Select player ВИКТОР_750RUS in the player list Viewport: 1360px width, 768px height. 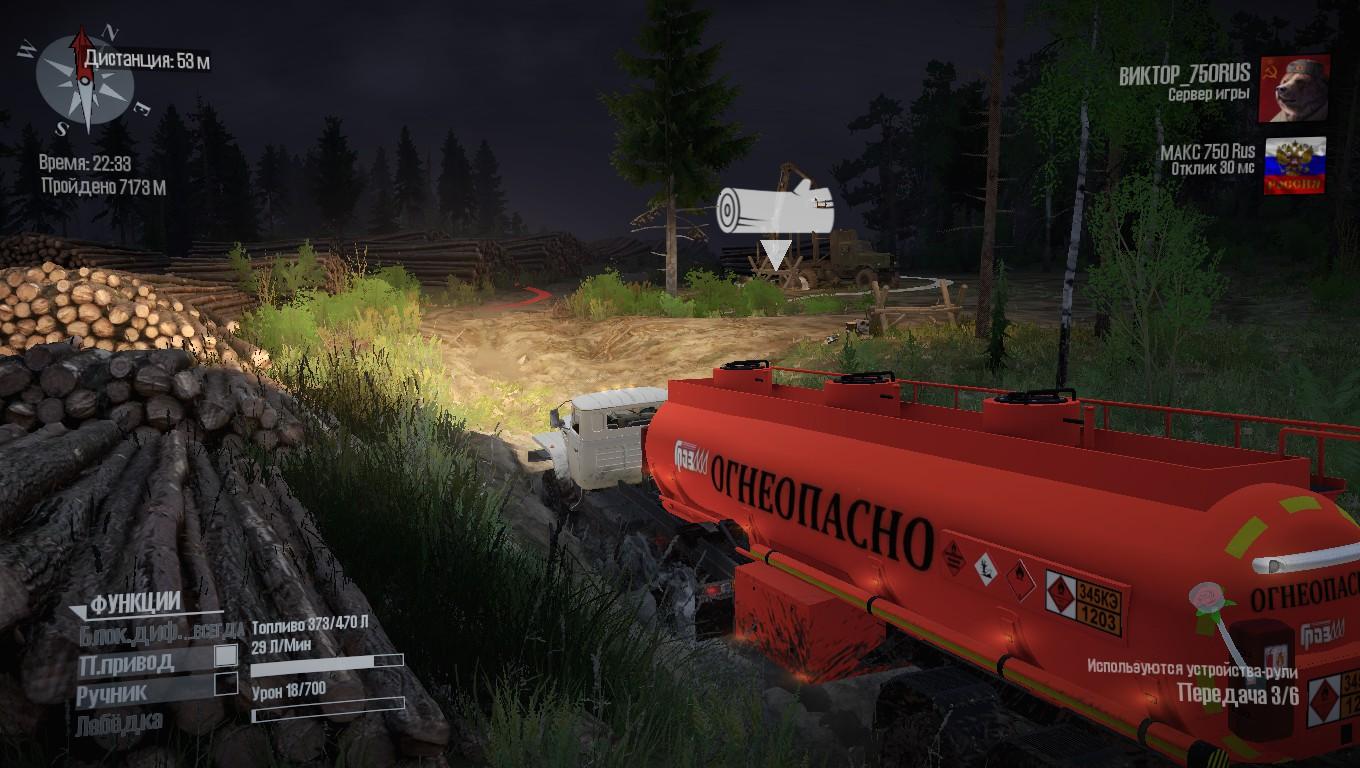pos(1183,75)
